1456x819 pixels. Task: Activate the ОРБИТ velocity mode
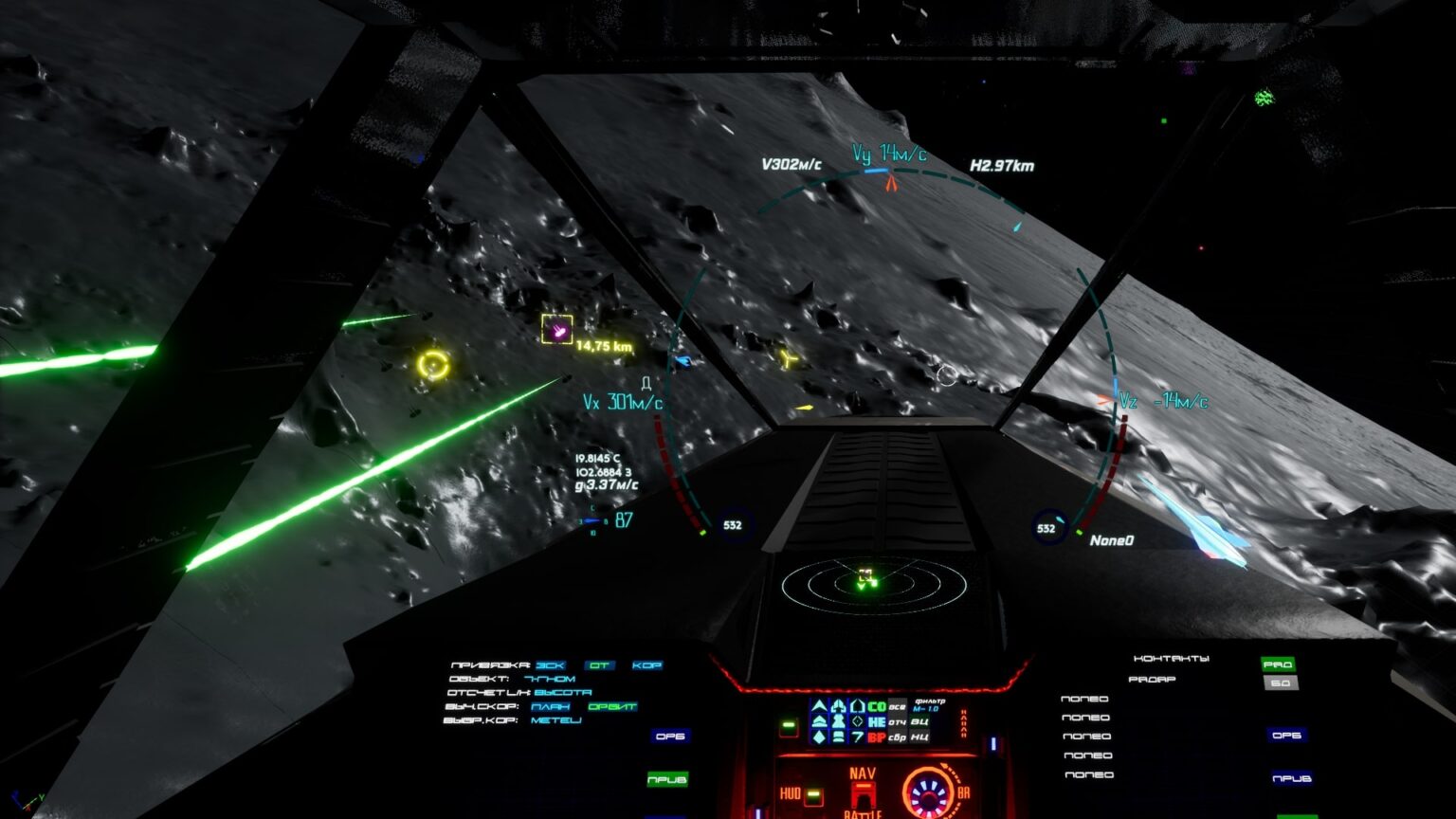click(x=611, y=706)
